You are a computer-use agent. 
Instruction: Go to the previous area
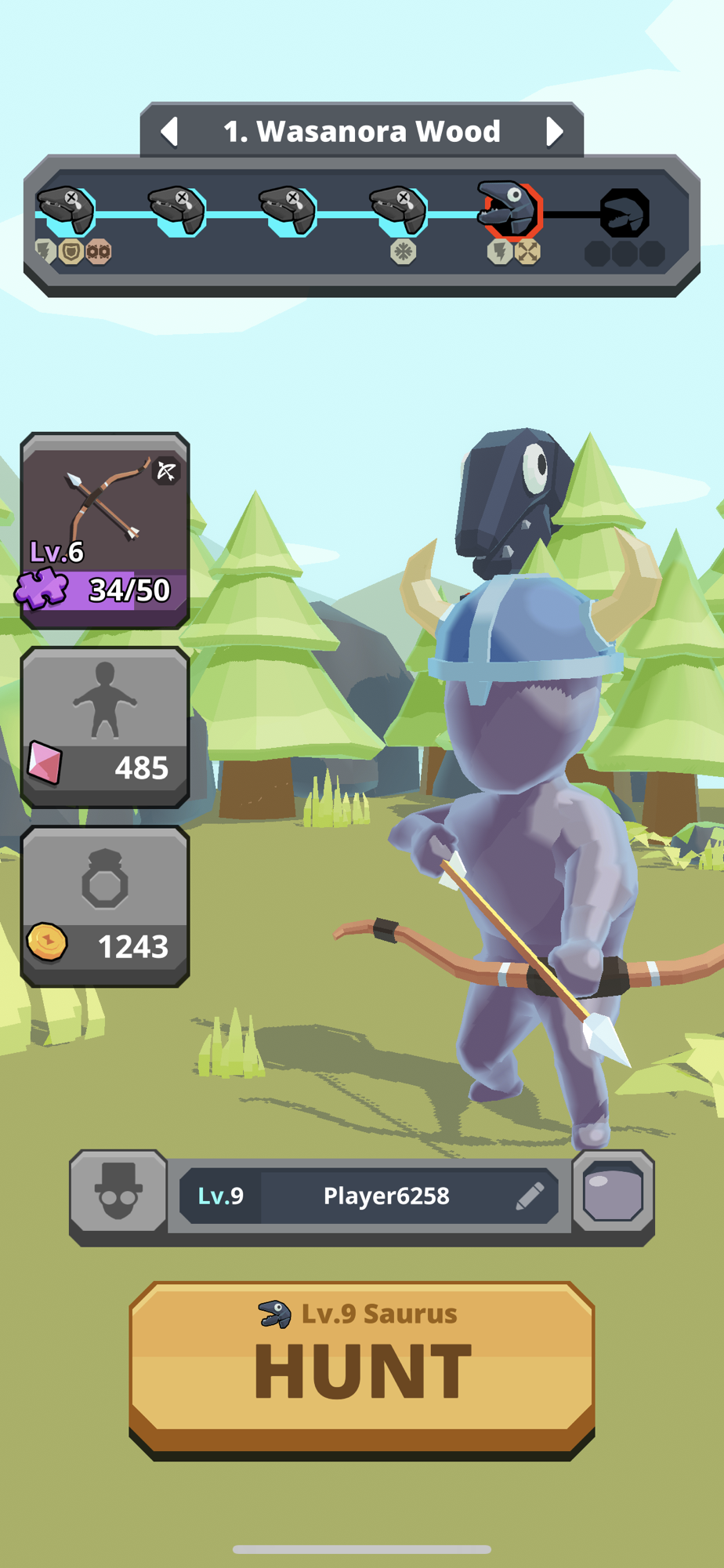[169, 132]
